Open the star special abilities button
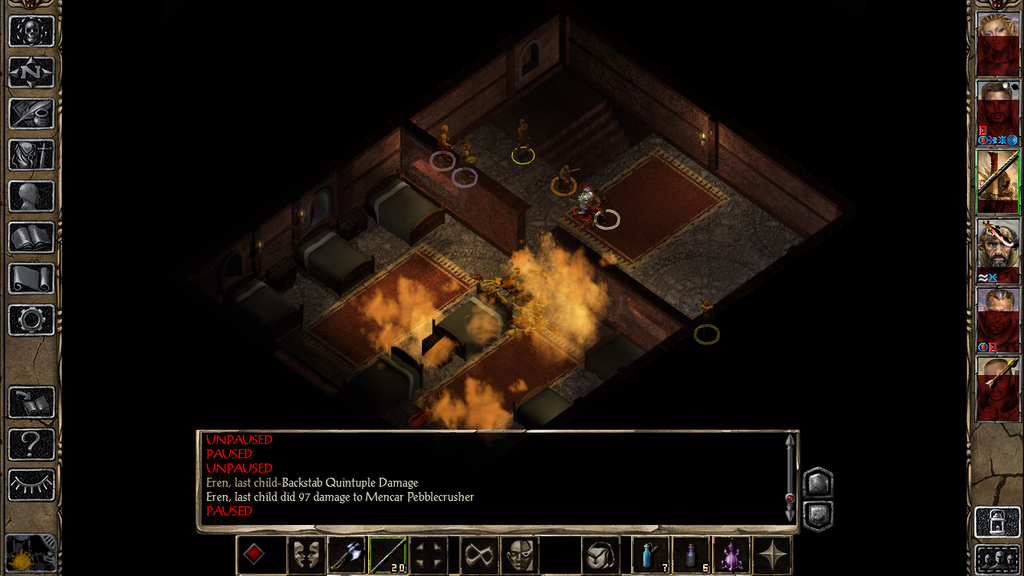This screenshot has width=1024, height=576. [x=772, y=555]
